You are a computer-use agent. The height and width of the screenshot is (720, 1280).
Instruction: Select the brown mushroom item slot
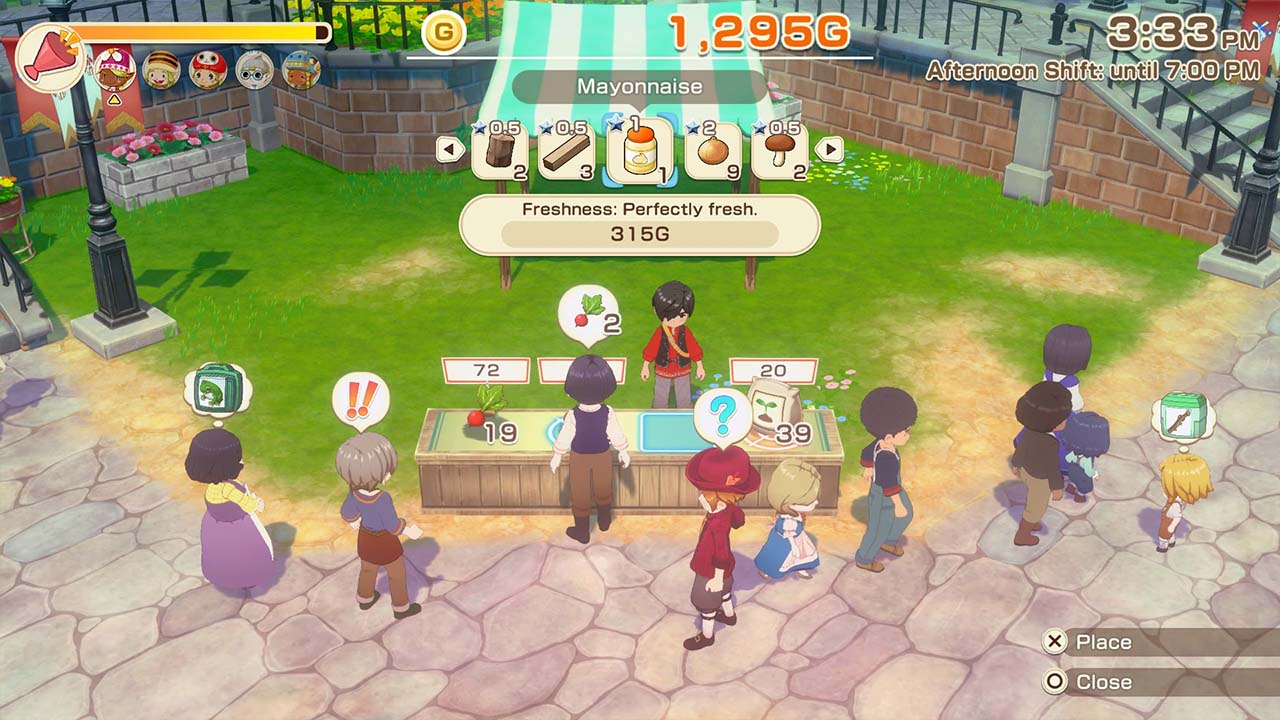[780, 151]
